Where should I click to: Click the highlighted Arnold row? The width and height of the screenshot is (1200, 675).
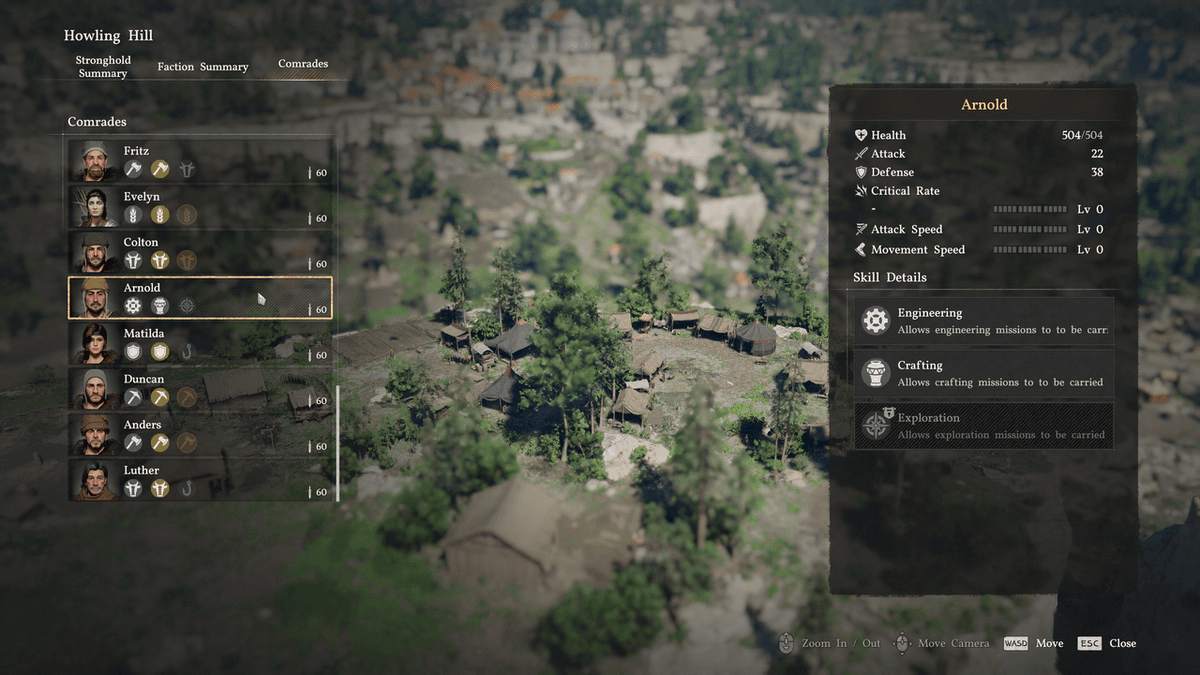200,298
